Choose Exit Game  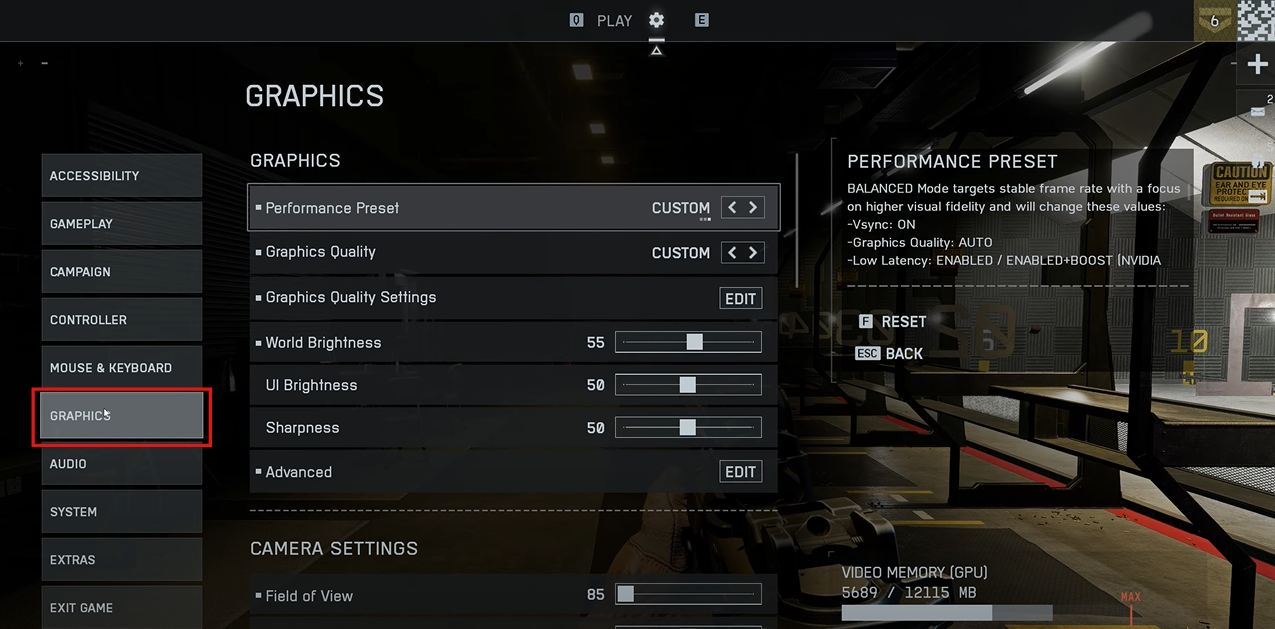tap(121, 607)
